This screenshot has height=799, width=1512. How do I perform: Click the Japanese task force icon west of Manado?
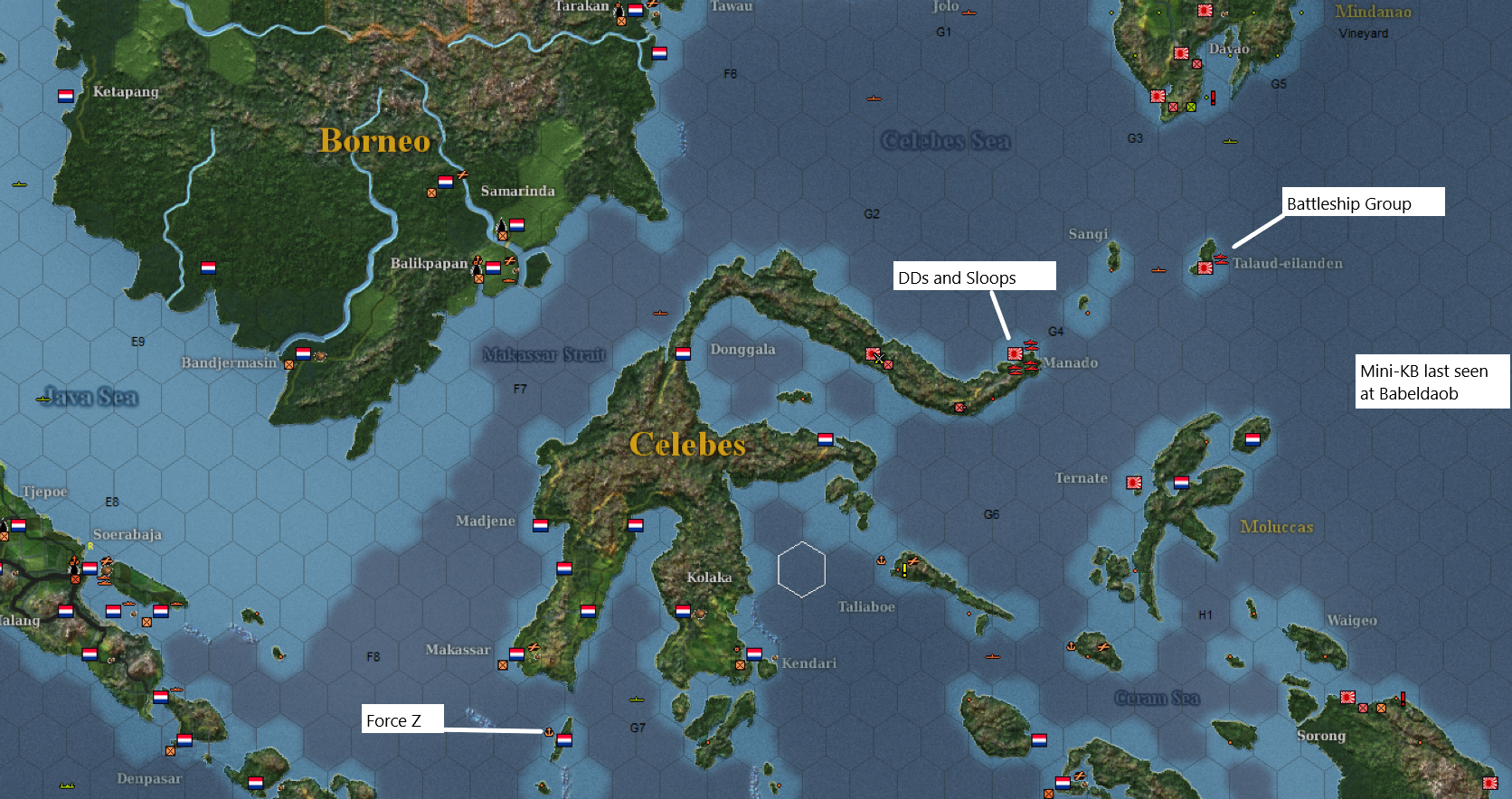point(873,353)
